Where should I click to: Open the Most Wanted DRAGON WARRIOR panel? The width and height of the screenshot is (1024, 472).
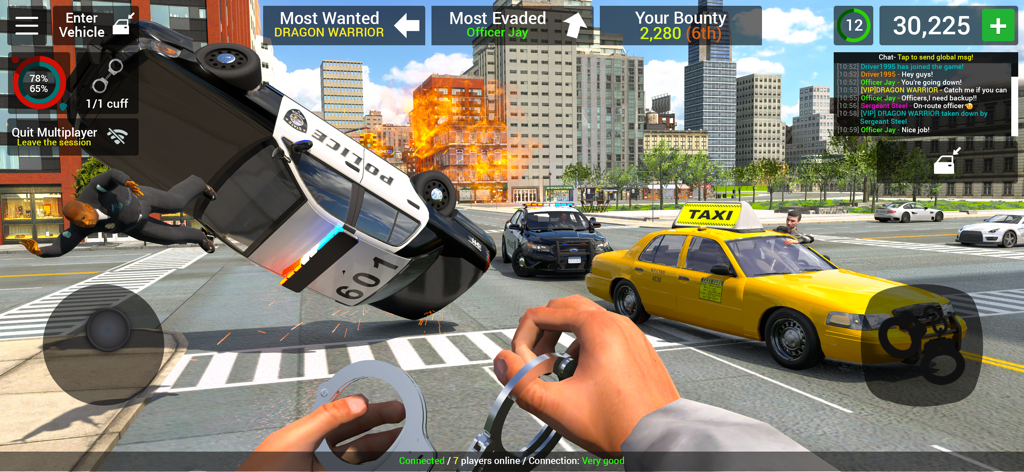[x=343, y=25]
